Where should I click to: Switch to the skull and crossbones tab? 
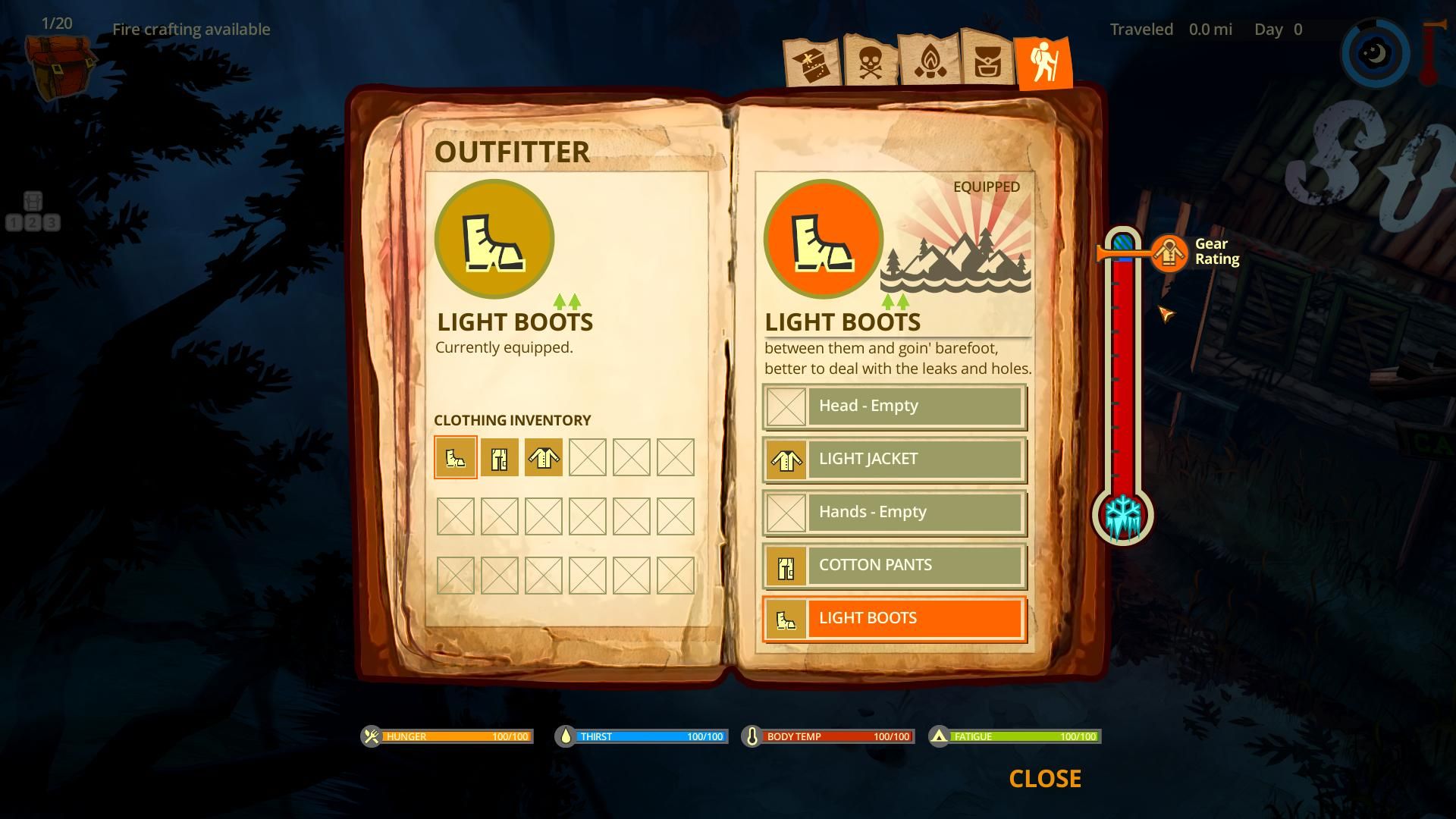tap(871, 61)
